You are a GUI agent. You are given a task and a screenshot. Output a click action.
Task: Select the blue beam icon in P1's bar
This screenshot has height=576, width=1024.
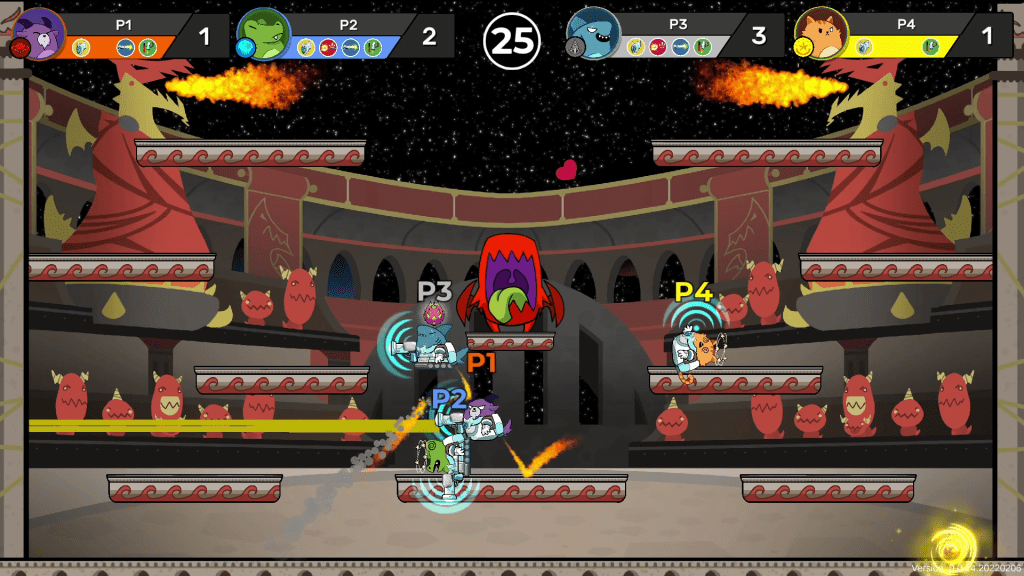(125, 46)
